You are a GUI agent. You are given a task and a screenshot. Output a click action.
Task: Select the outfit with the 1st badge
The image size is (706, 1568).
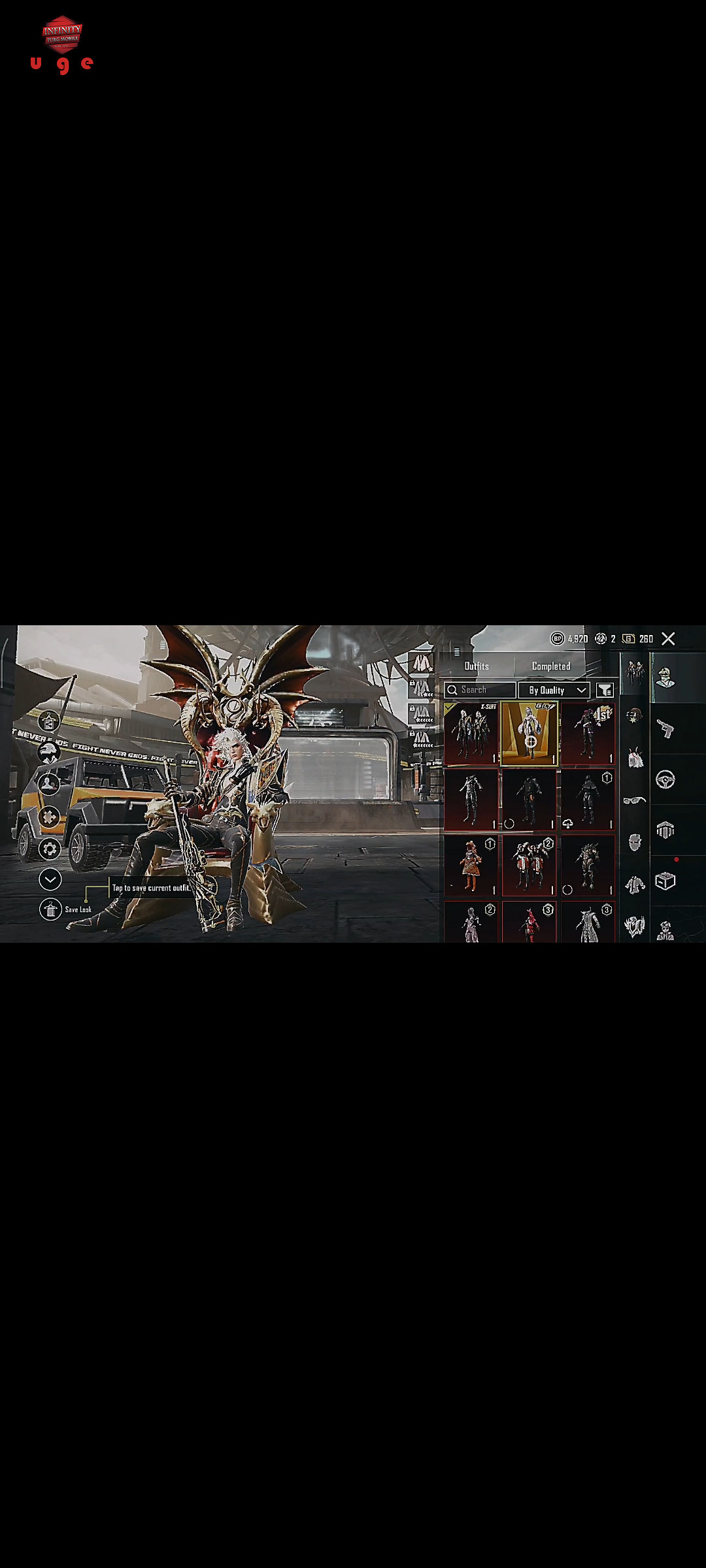[x=588, y=733]
